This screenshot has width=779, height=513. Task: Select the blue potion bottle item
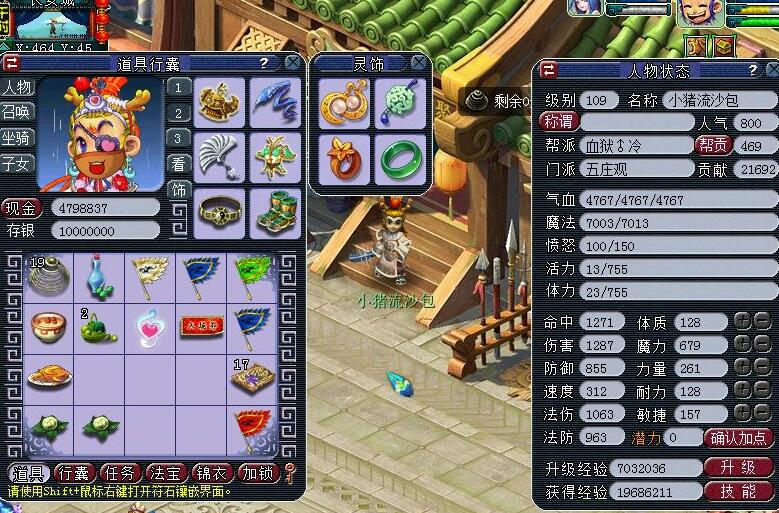click(98, 276)
